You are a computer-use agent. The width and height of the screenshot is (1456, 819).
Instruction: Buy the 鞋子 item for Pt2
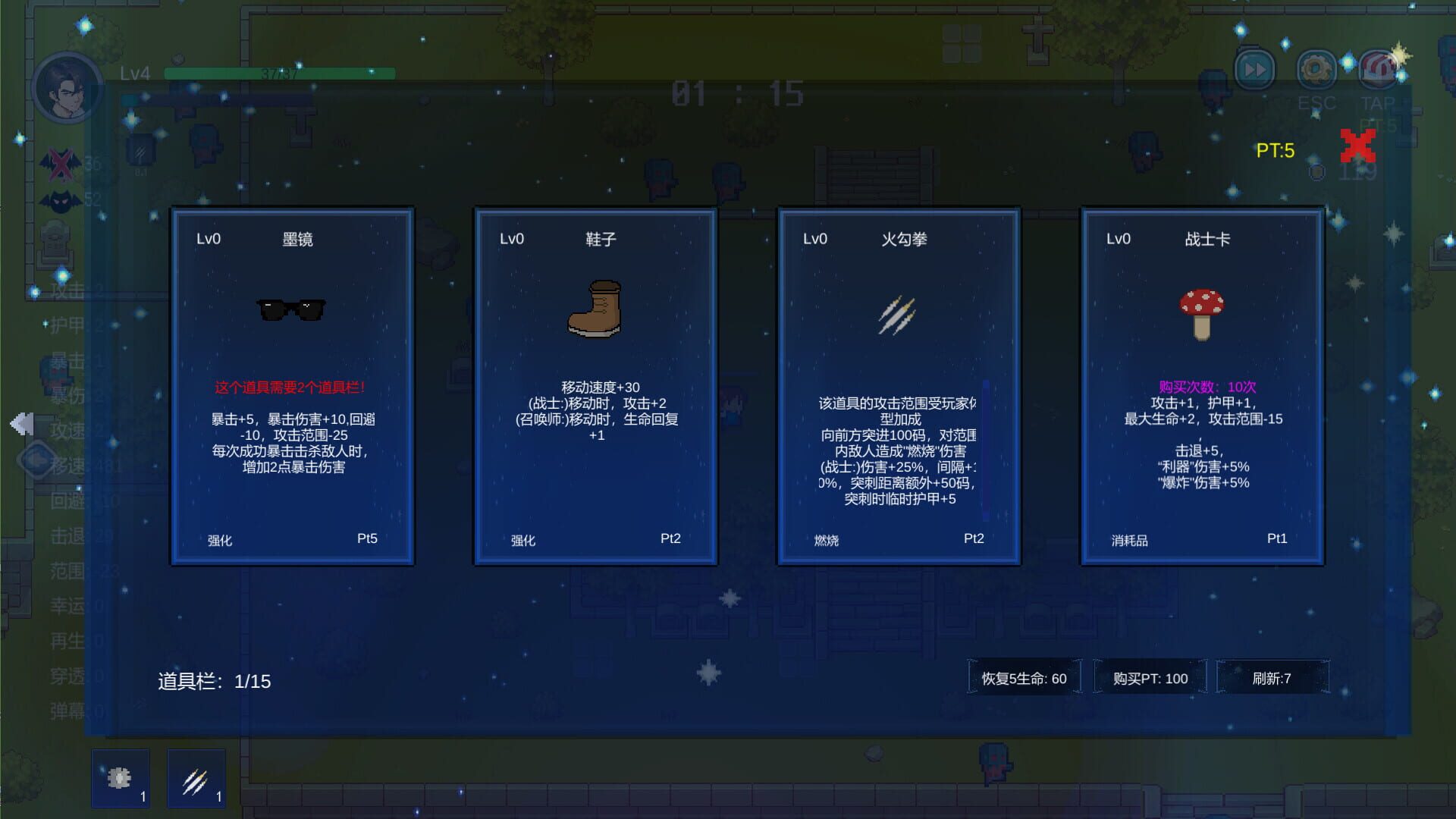670,538
